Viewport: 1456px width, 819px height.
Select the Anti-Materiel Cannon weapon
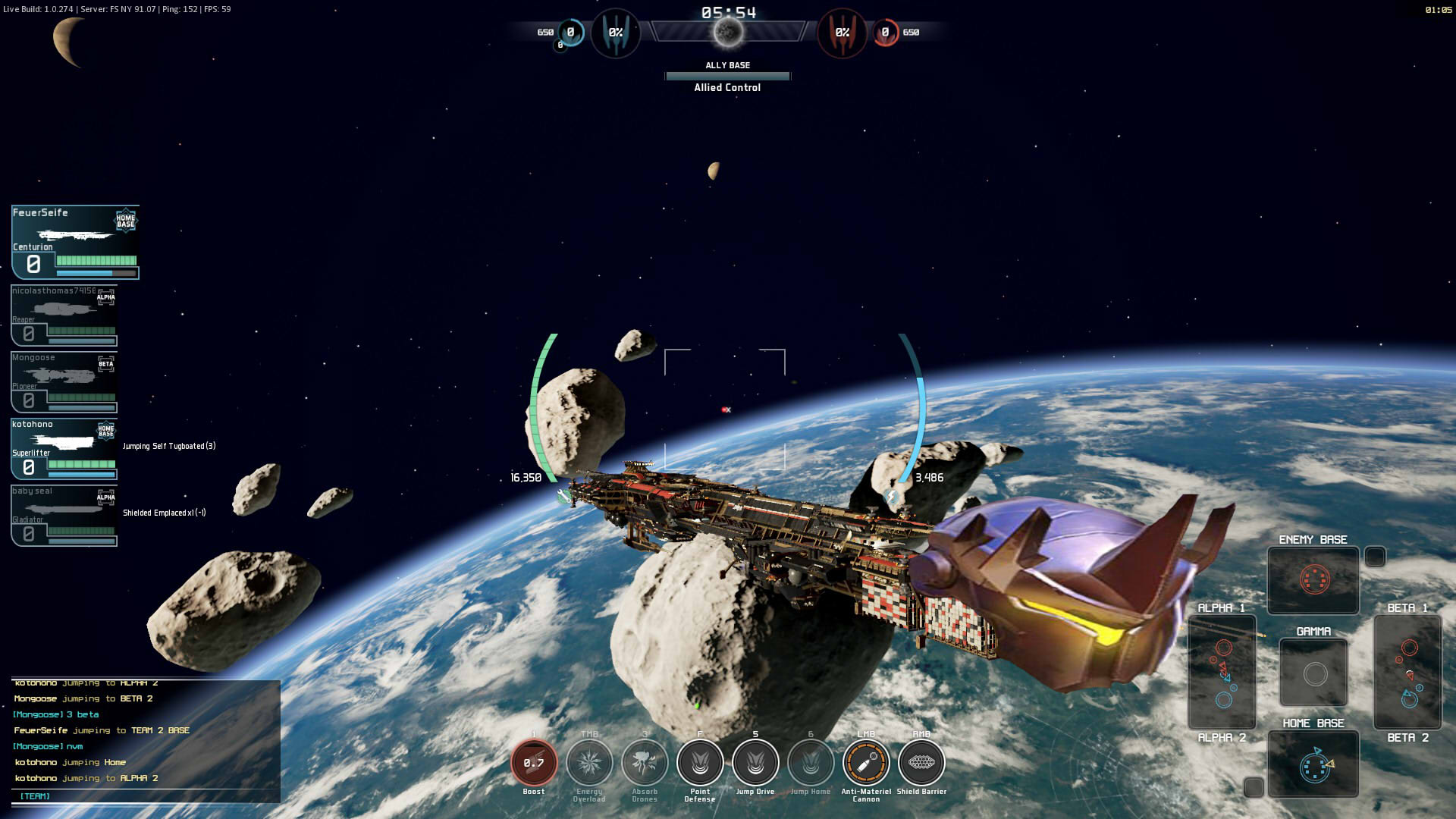[x=866, y=763]
